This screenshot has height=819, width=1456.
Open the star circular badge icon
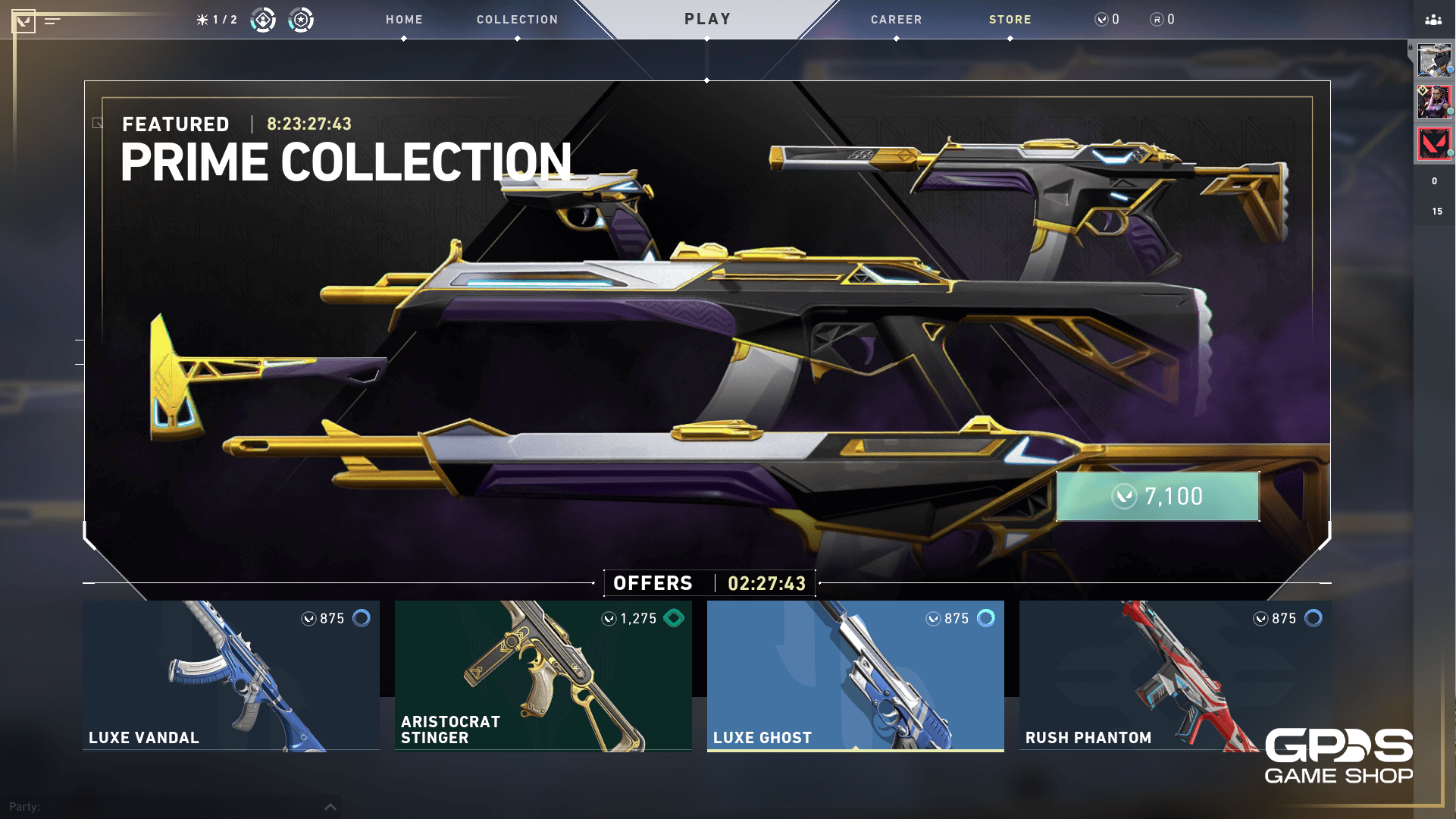[301, 20]
